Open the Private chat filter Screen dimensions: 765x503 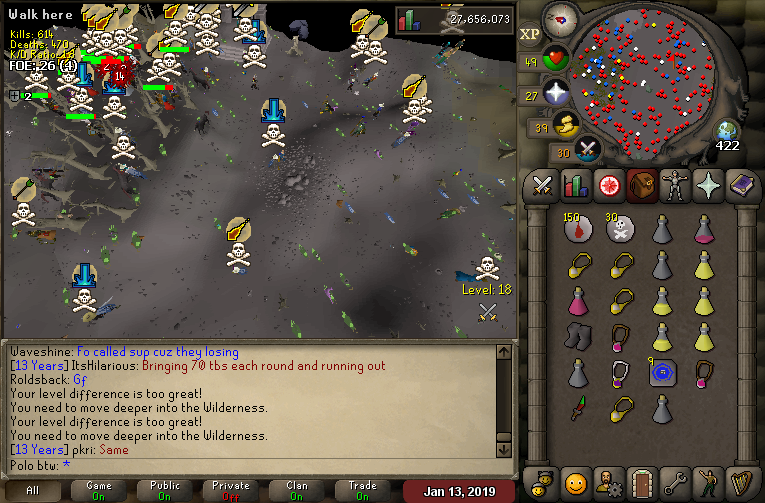point(231,490)
